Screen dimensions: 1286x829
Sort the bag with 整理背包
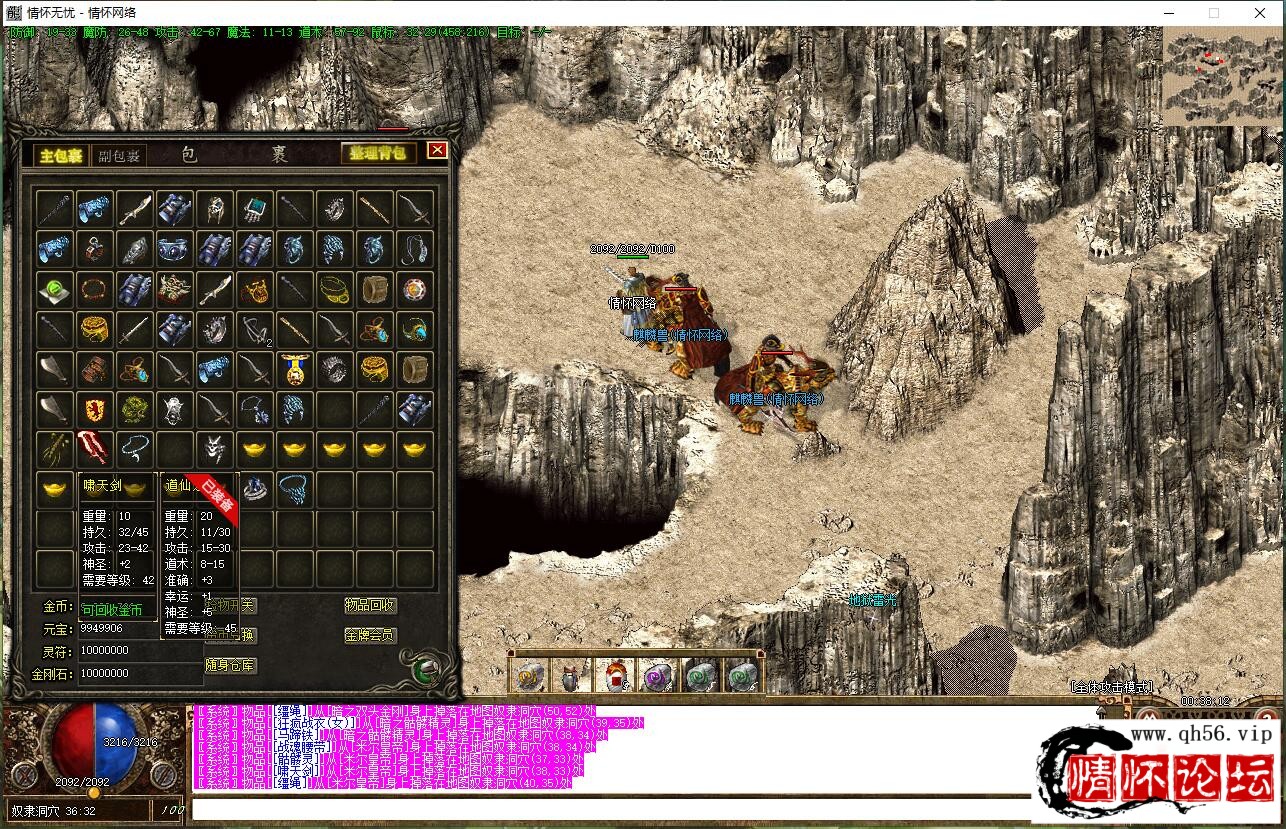(378, 153)
